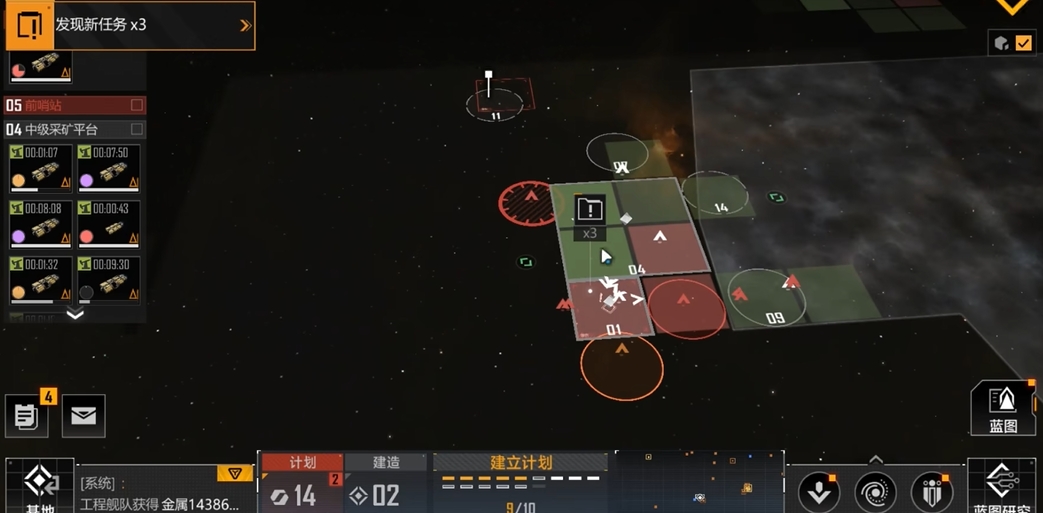Open 蓝图研究 blueprint research
The width and height of the screenshot is (1043, 513).
pyautogui.click(x=1002, y=487)
